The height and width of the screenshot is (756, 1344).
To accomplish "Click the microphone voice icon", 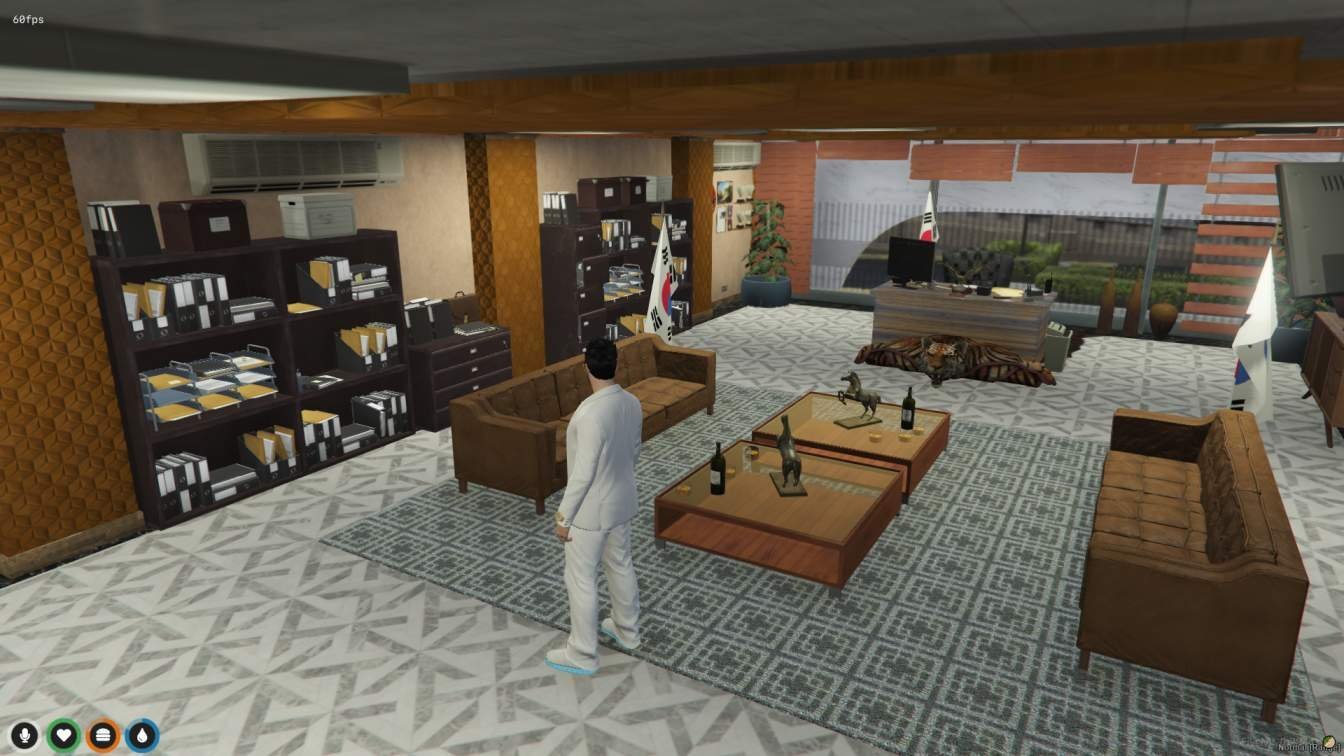I will pos(25,736).
